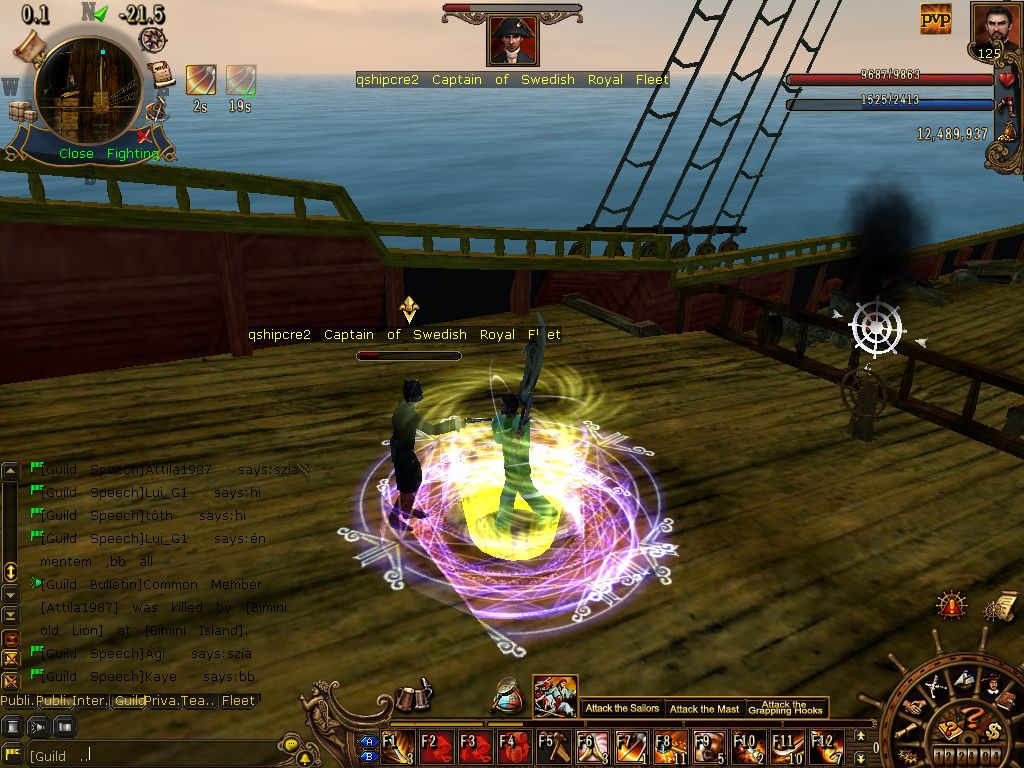Open the scroll map icon above minimap
The height and width of the screenshot is (768, 1024).
32,43
